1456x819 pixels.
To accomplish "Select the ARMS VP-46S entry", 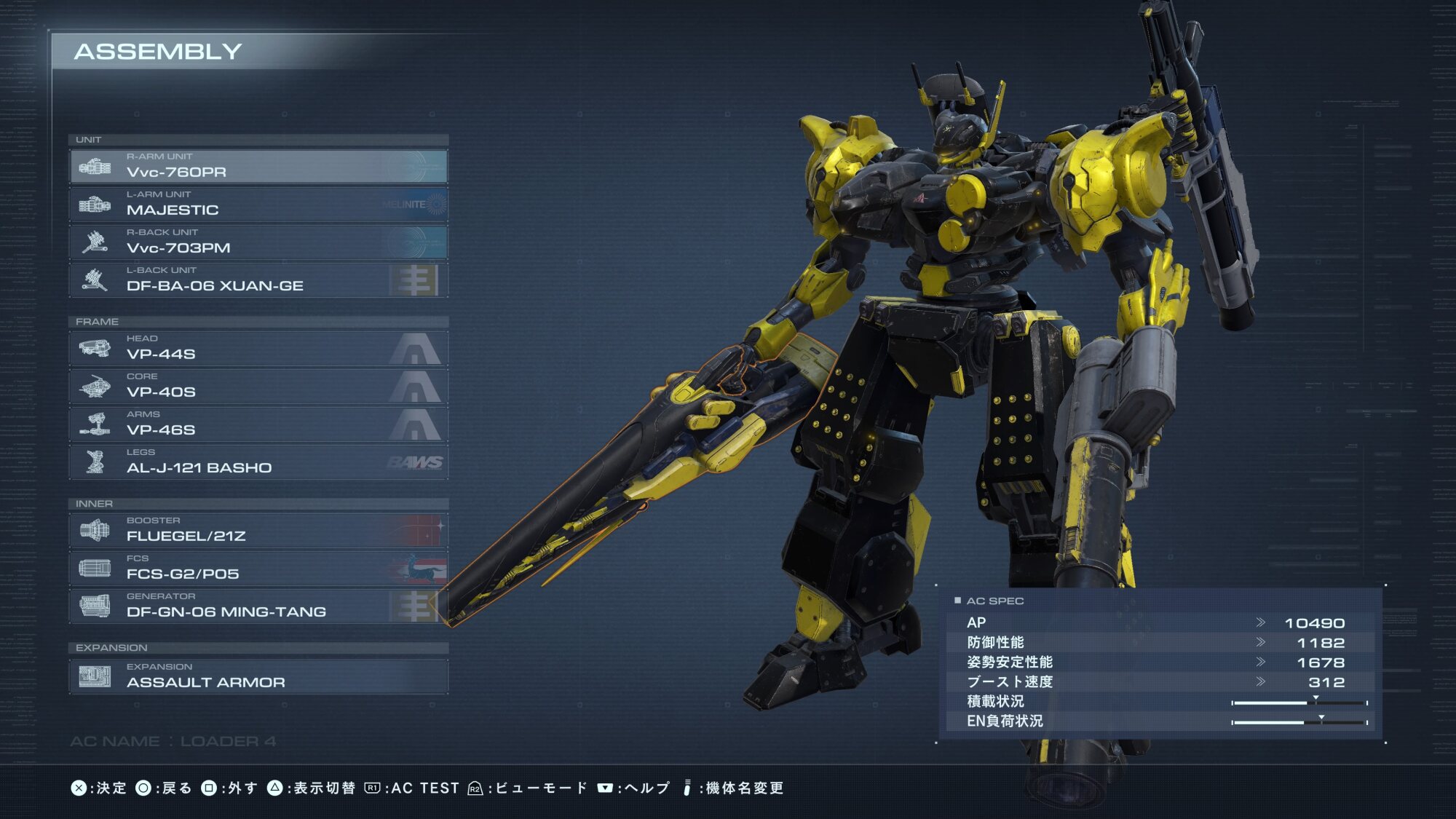I will pos(258,424).
